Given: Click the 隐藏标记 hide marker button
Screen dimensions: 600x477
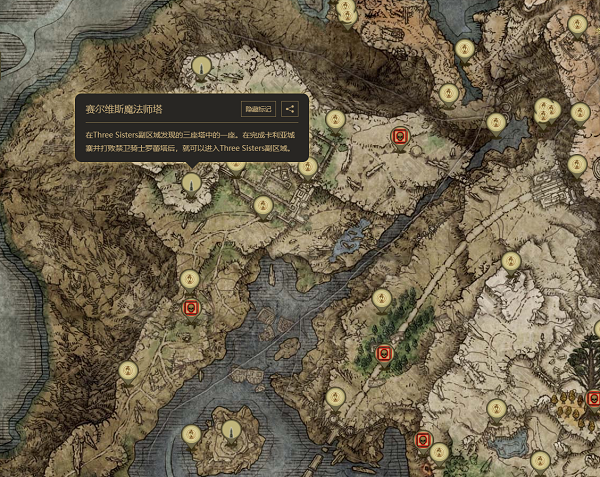Looking at the screenshot, I should coord(257,109).
